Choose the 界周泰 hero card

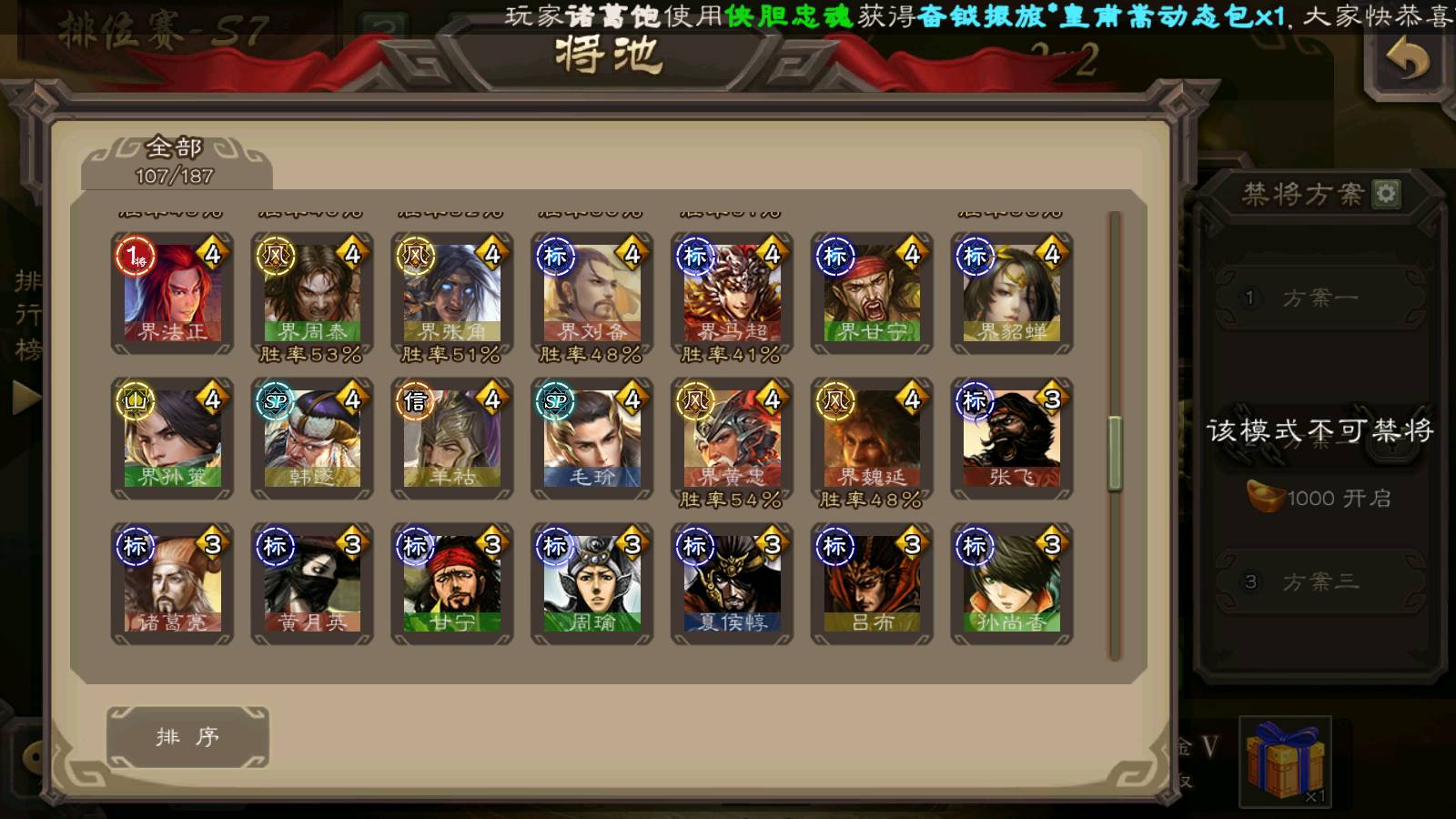tap(312, 293)
